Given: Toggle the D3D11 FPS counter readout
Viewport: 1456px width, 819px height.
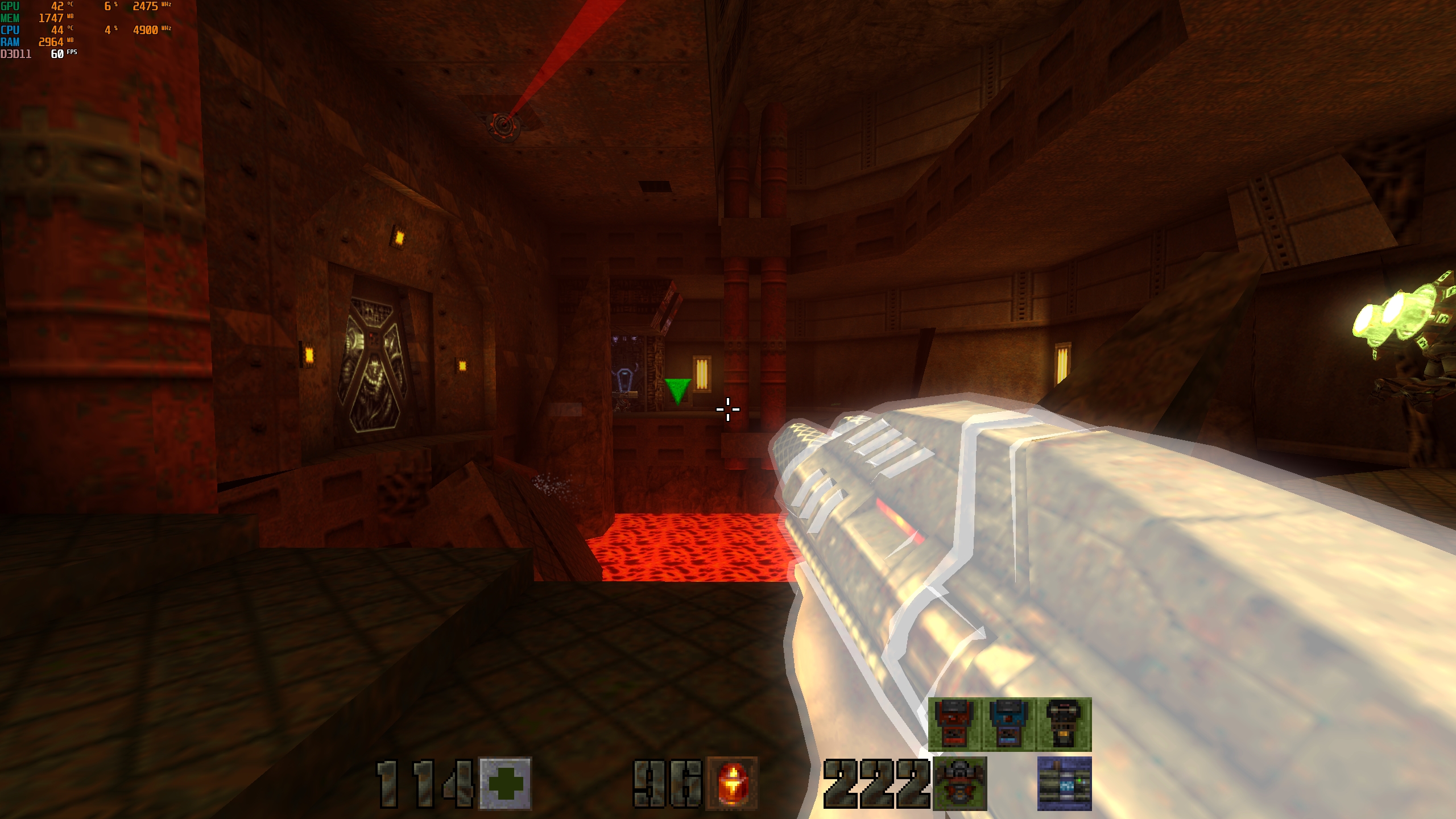Looking at the screenshot, I should (57, 54).
